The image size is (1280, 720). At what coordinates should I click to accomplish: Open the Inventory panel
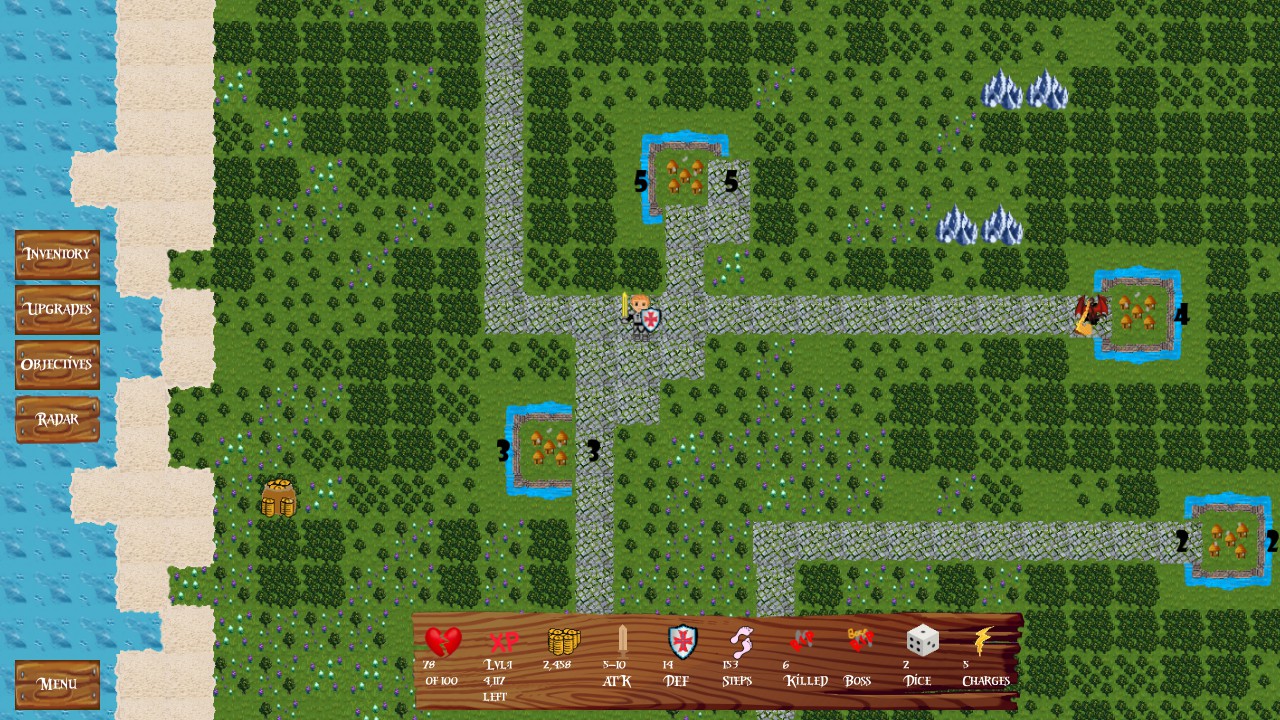(x=56, y=255)
